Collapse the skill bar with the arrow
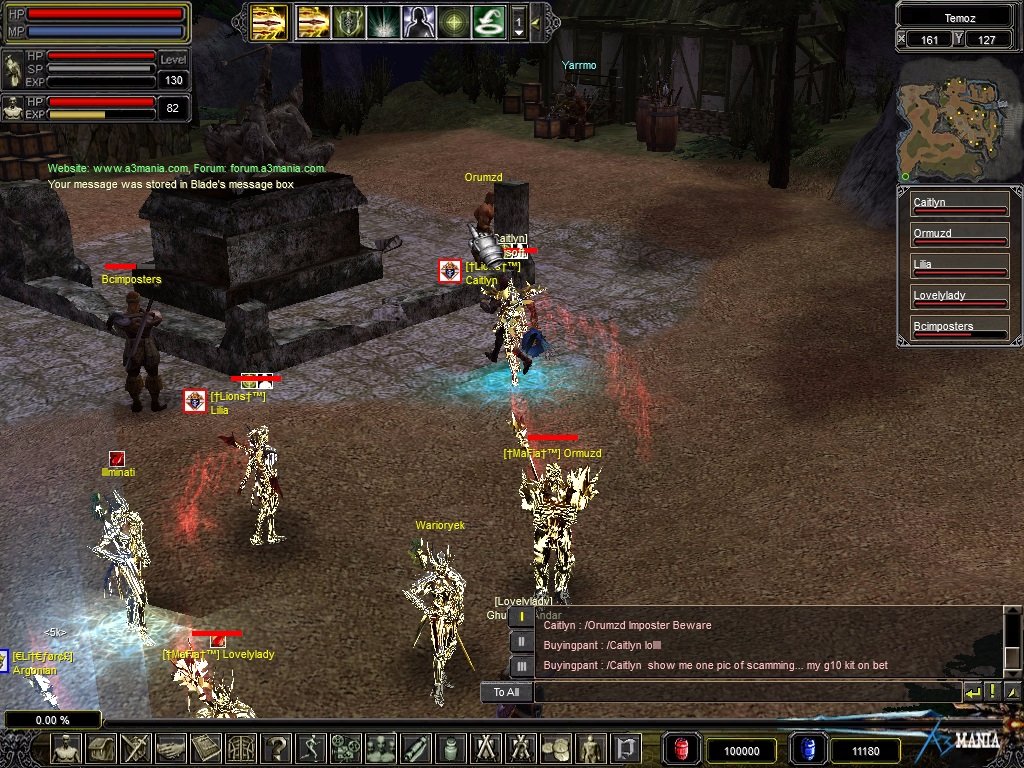 click(x=537, y=21)
